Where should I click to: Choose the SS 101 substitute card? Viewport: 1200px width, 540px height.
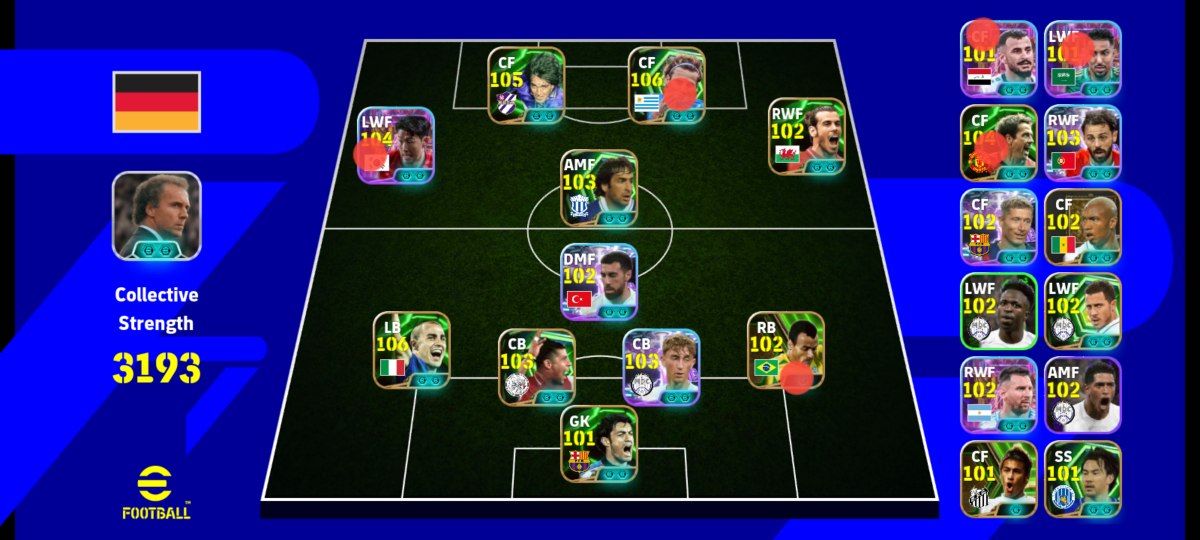[x=1083, y=479]
